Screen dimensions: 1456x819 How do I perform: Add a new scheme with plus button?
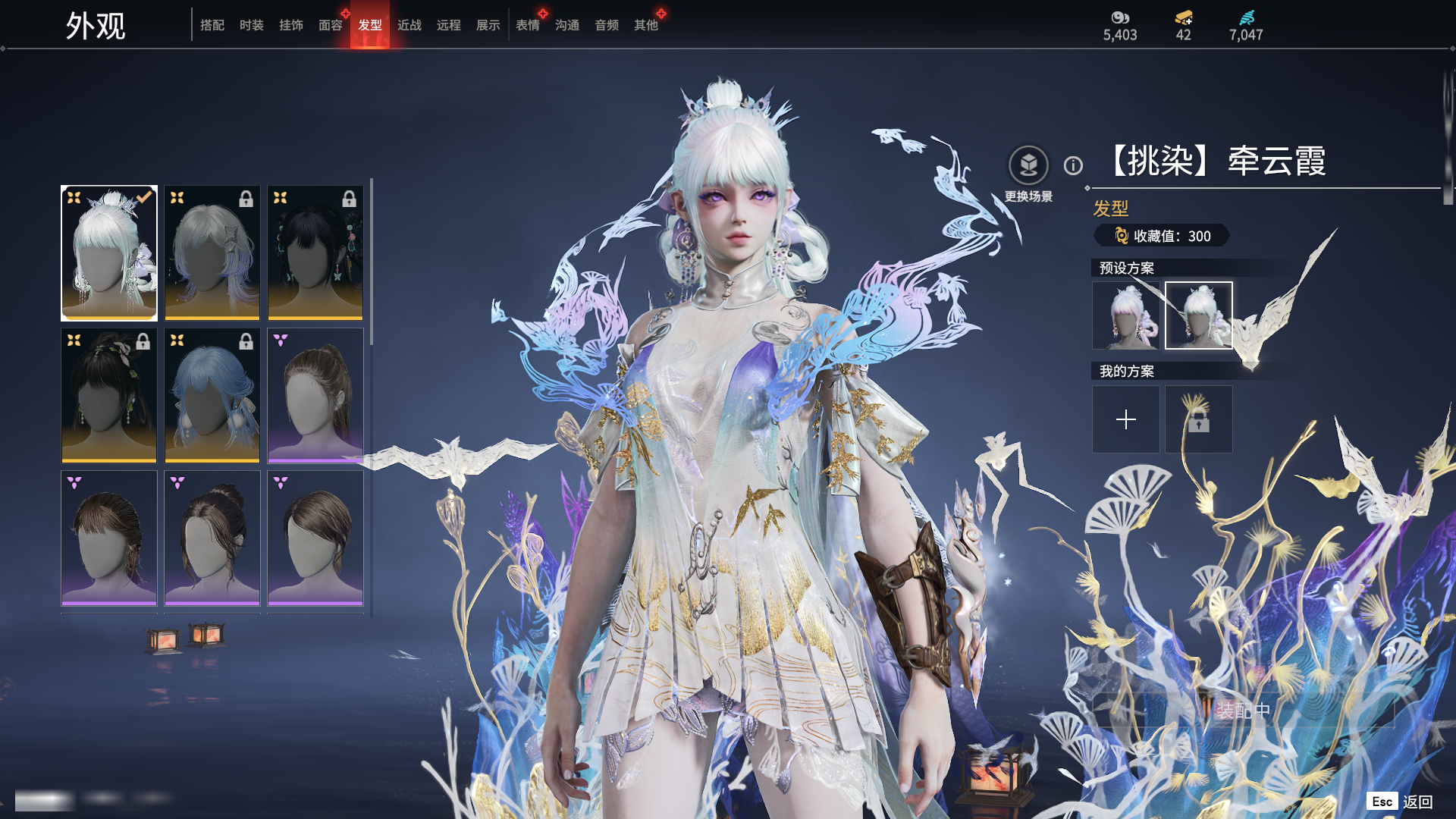pos(1125,419)
